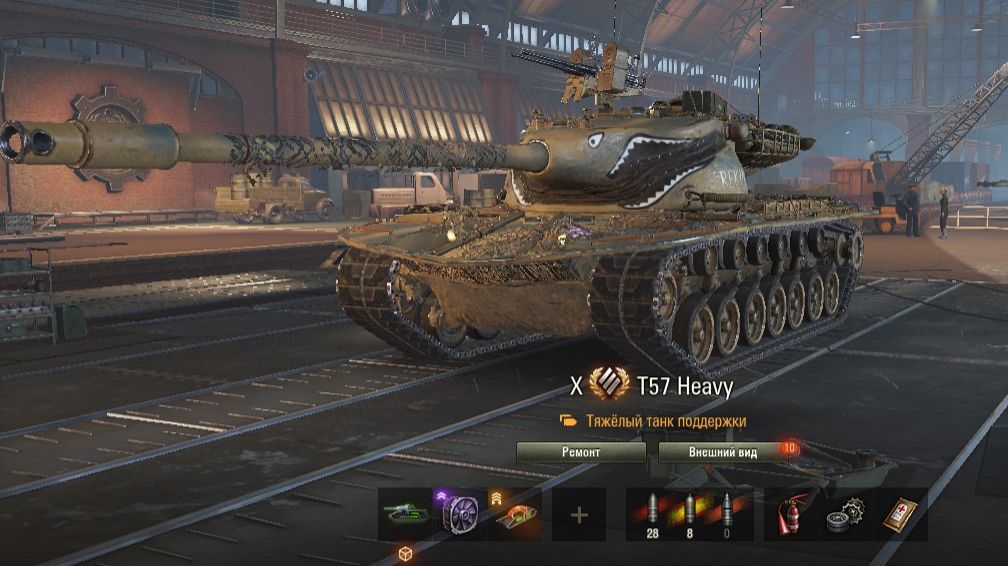Open the repair kit consumable slot

click(x=845, y=514)
